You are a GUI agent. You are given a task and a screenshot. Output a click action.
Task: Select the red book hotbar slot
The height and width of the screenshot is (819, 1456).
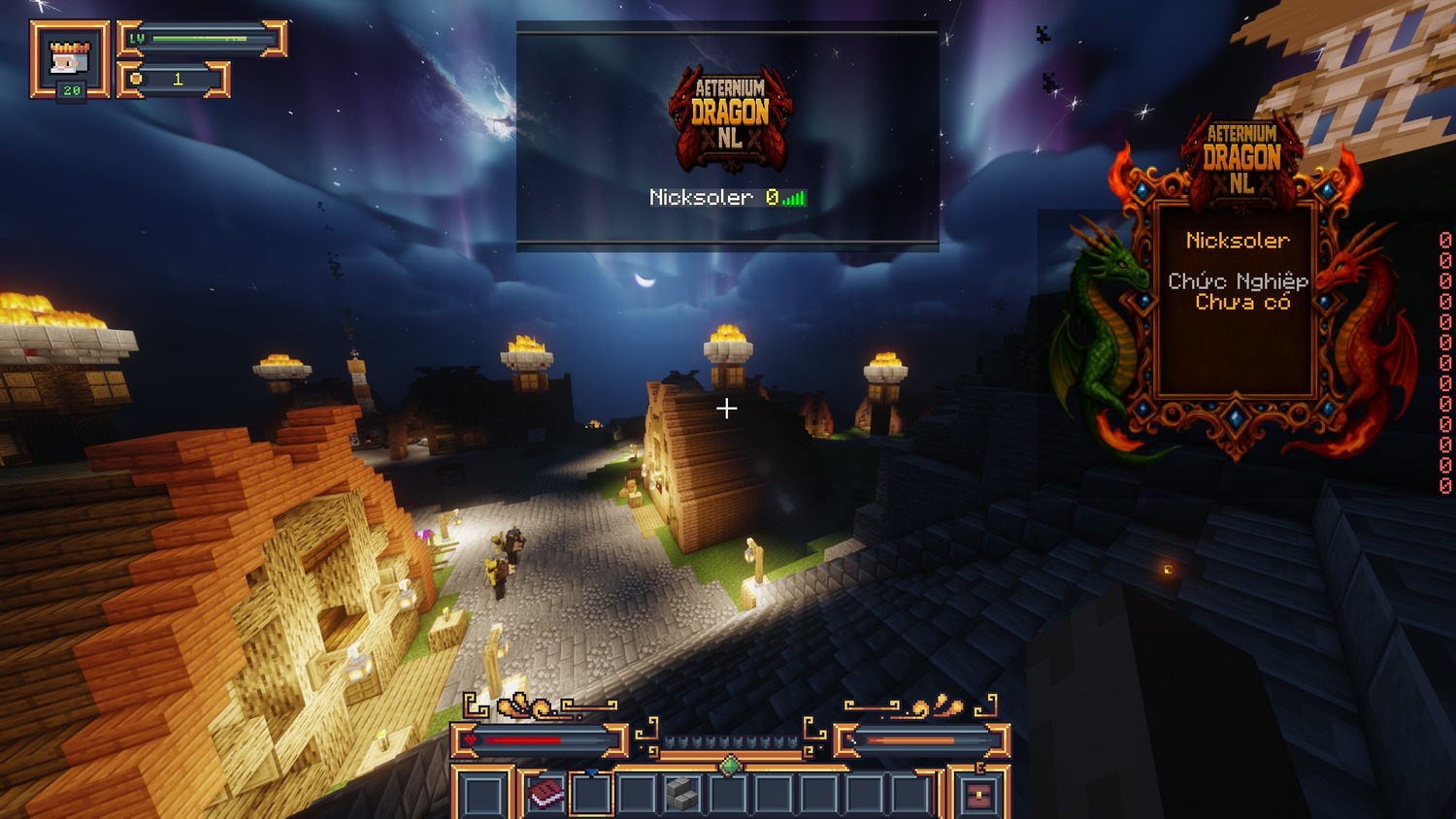pyautogui.click(x=546, y=795)
